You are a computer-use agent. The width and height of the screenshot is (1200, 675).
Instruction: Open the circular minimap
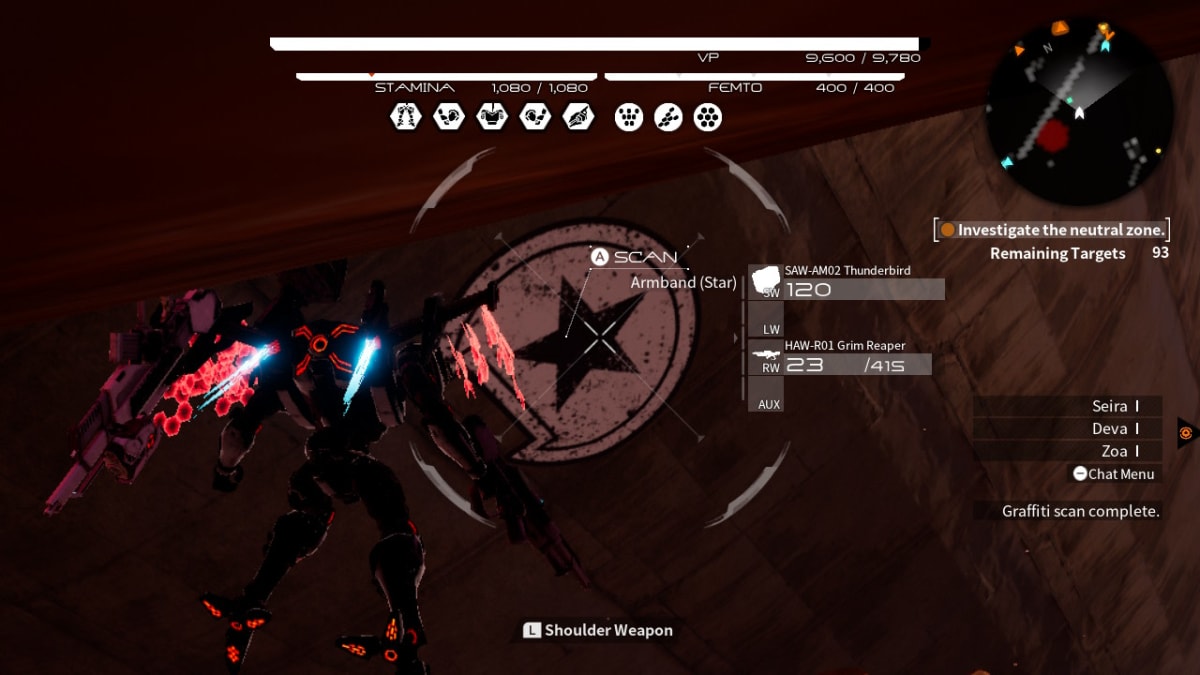[x=1079, y=110]
